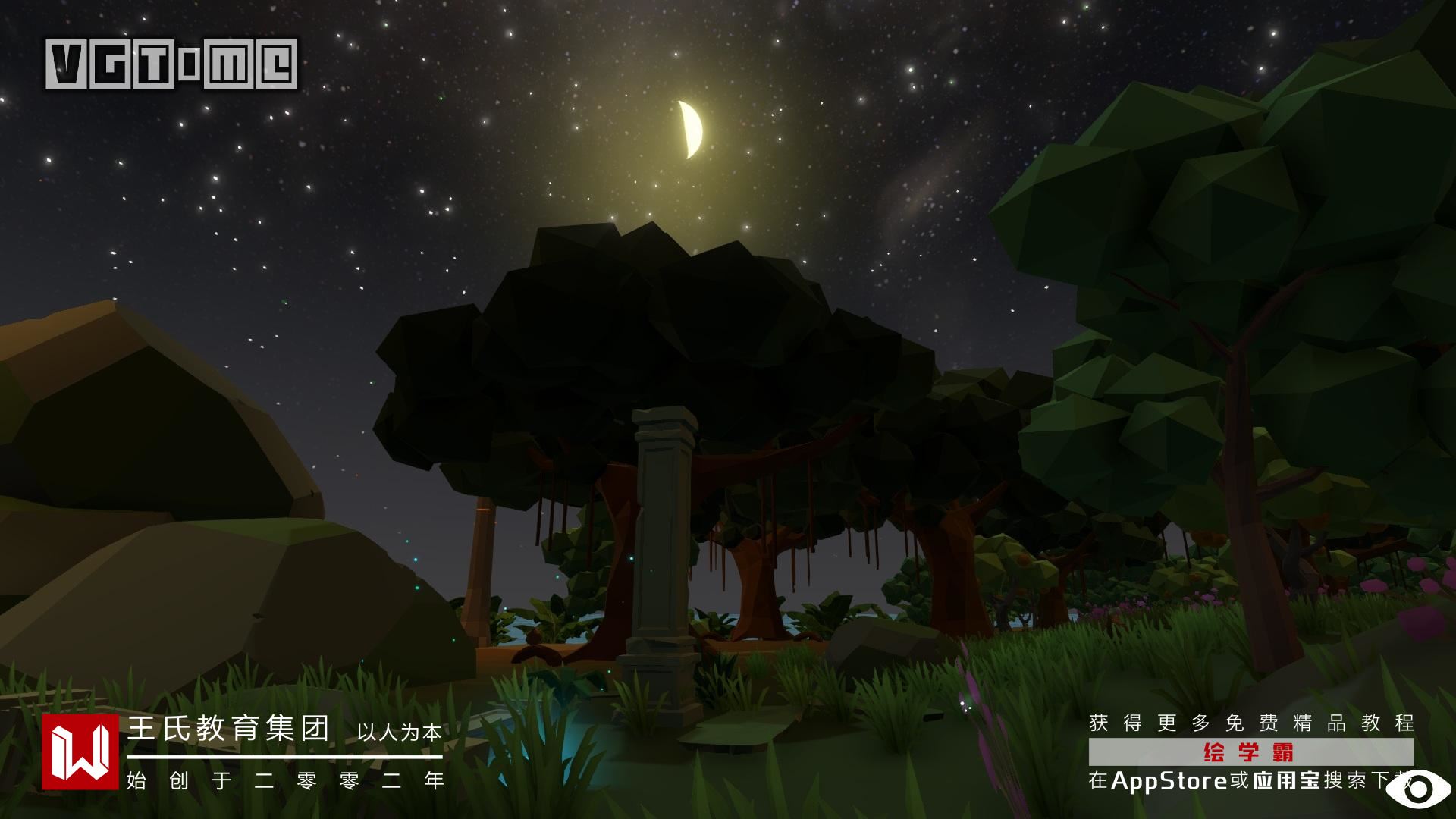Image resolution: width=1456 pixels, height=819 pixels.
Task: Click the red 绘学霸 banner
Action: point(1250,752)
